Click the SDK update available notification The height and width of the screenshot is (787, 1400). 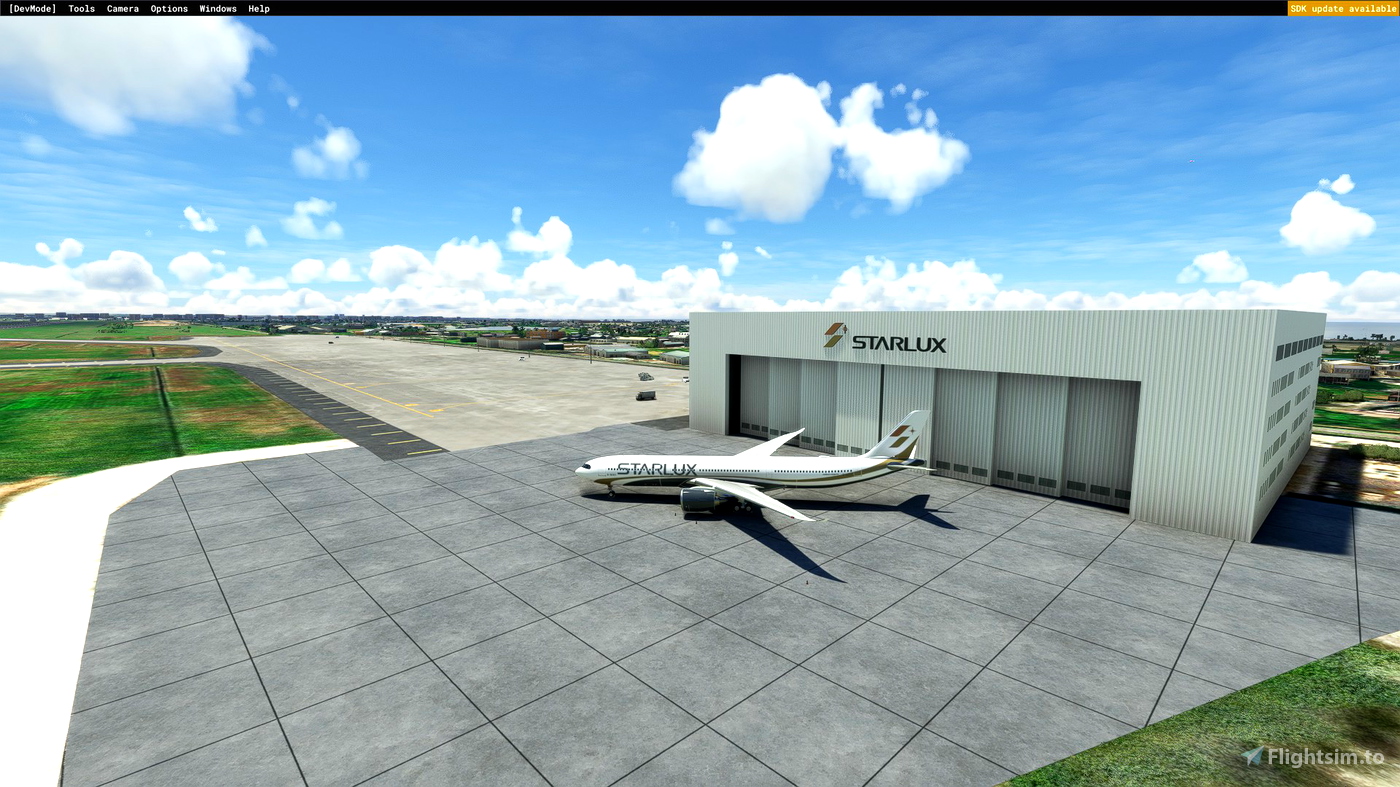tap(1342, 7)
